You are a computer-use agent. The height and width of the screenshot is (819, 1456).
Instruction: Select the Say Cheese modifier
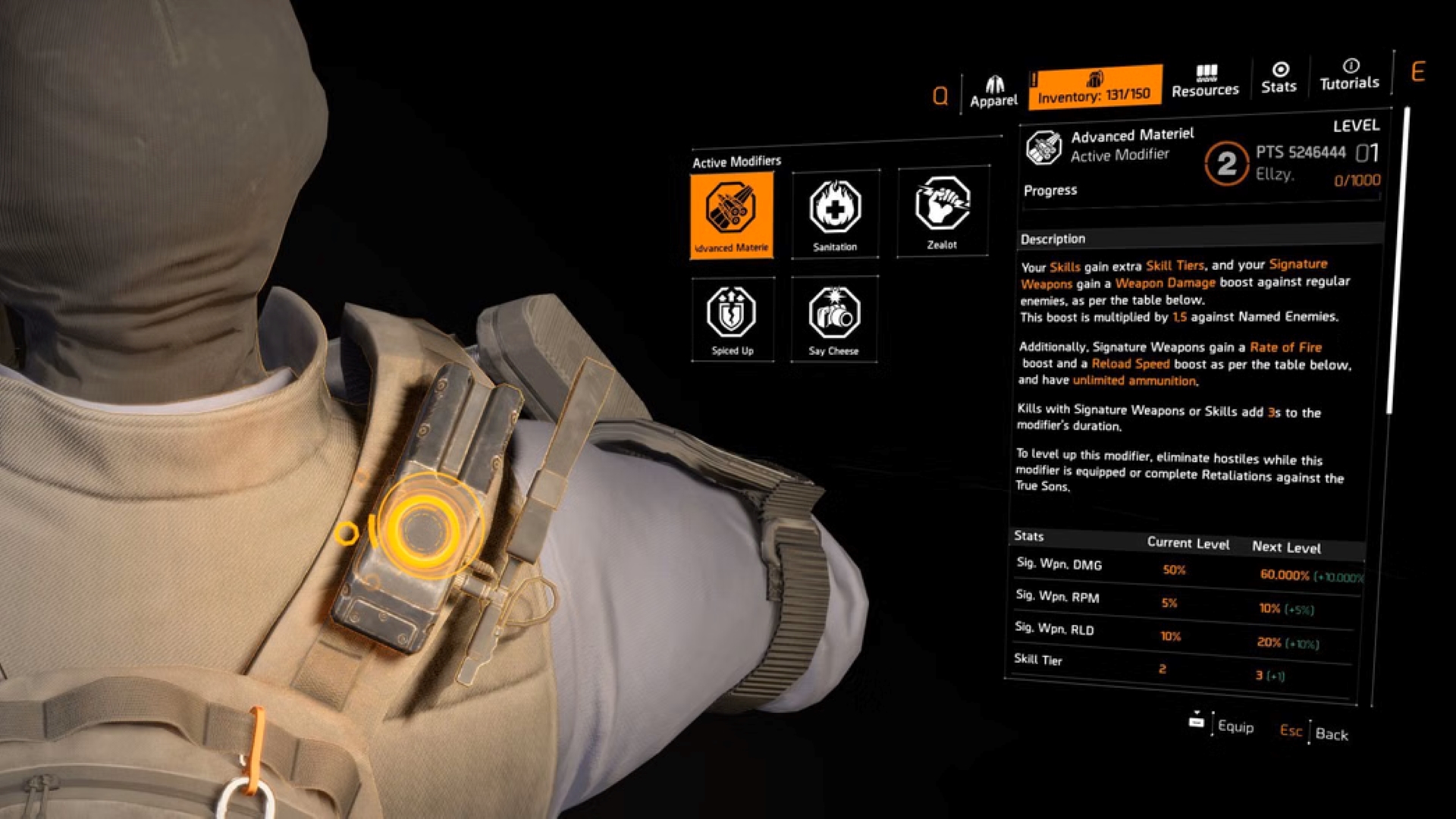coord(833,318)
